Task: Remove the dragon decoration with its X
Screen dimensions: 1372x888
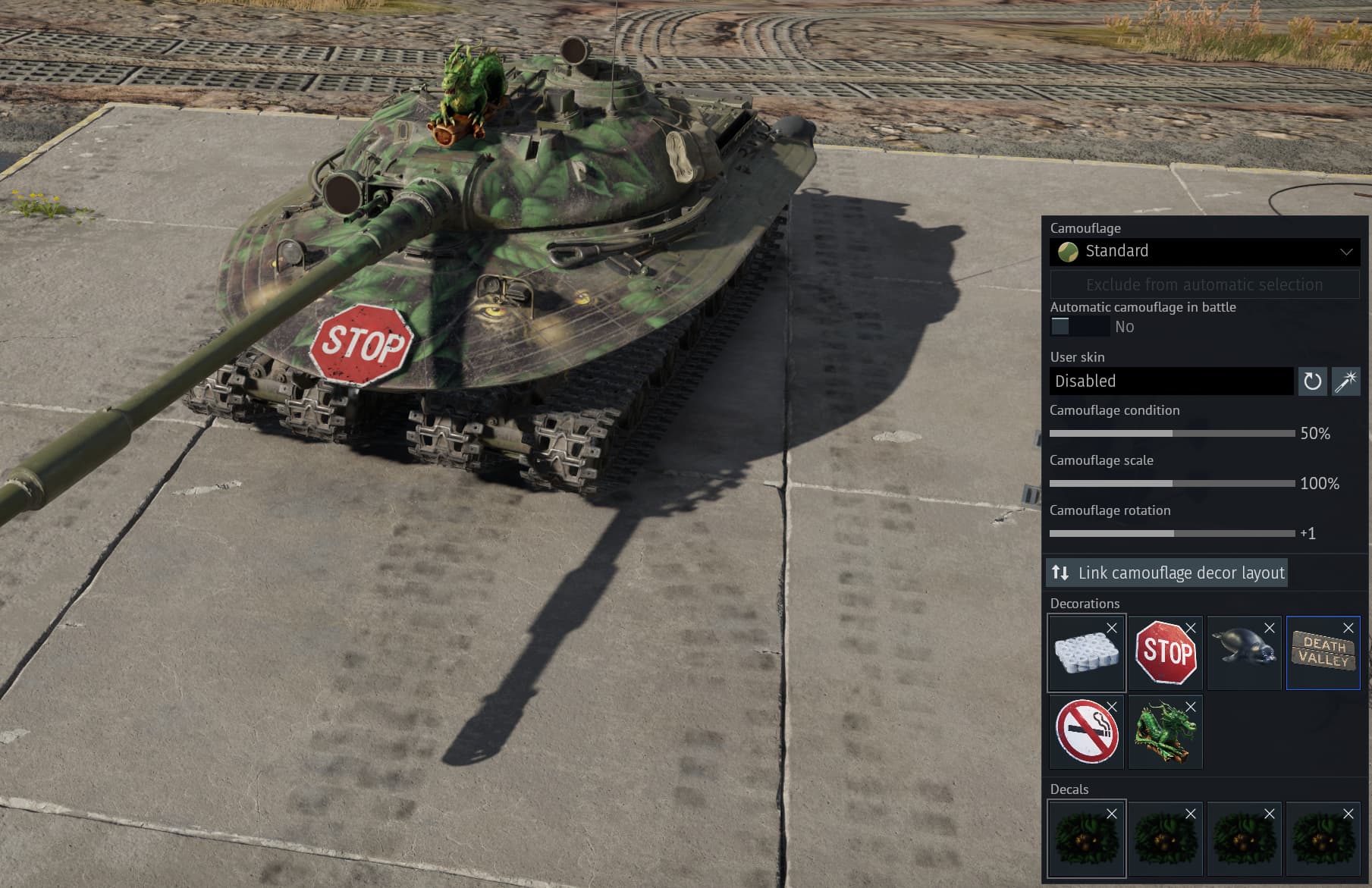Action: (x=1191, y=707)
